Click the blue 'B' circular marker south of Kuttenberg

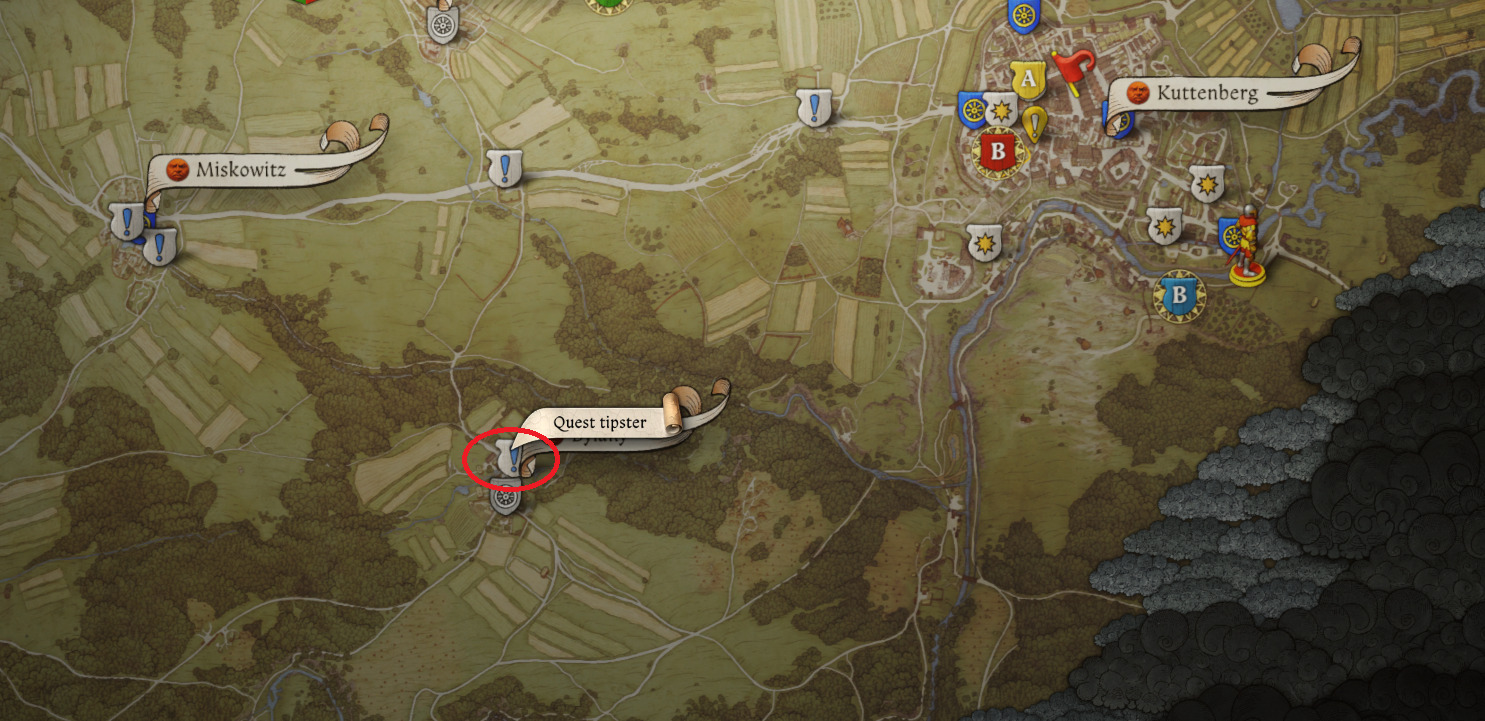[1180, 293]
